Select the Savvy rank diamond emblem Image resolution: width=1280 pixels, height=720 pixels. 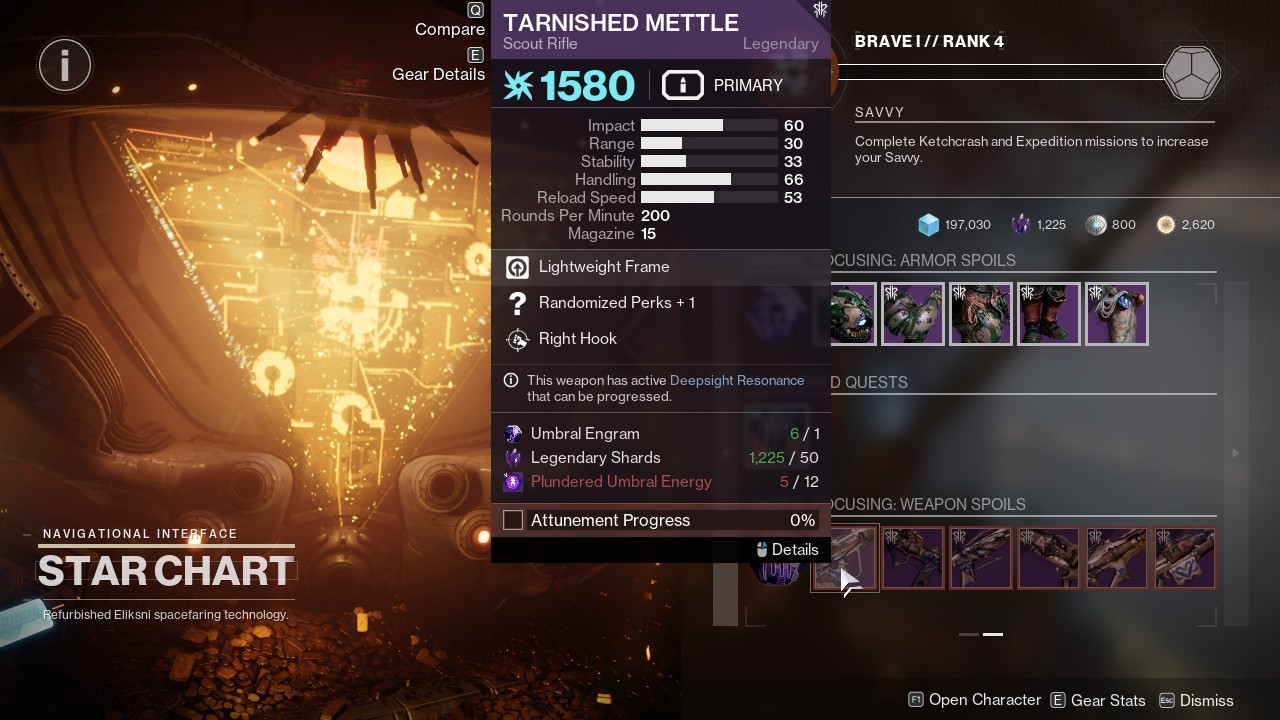[1192, 72]
